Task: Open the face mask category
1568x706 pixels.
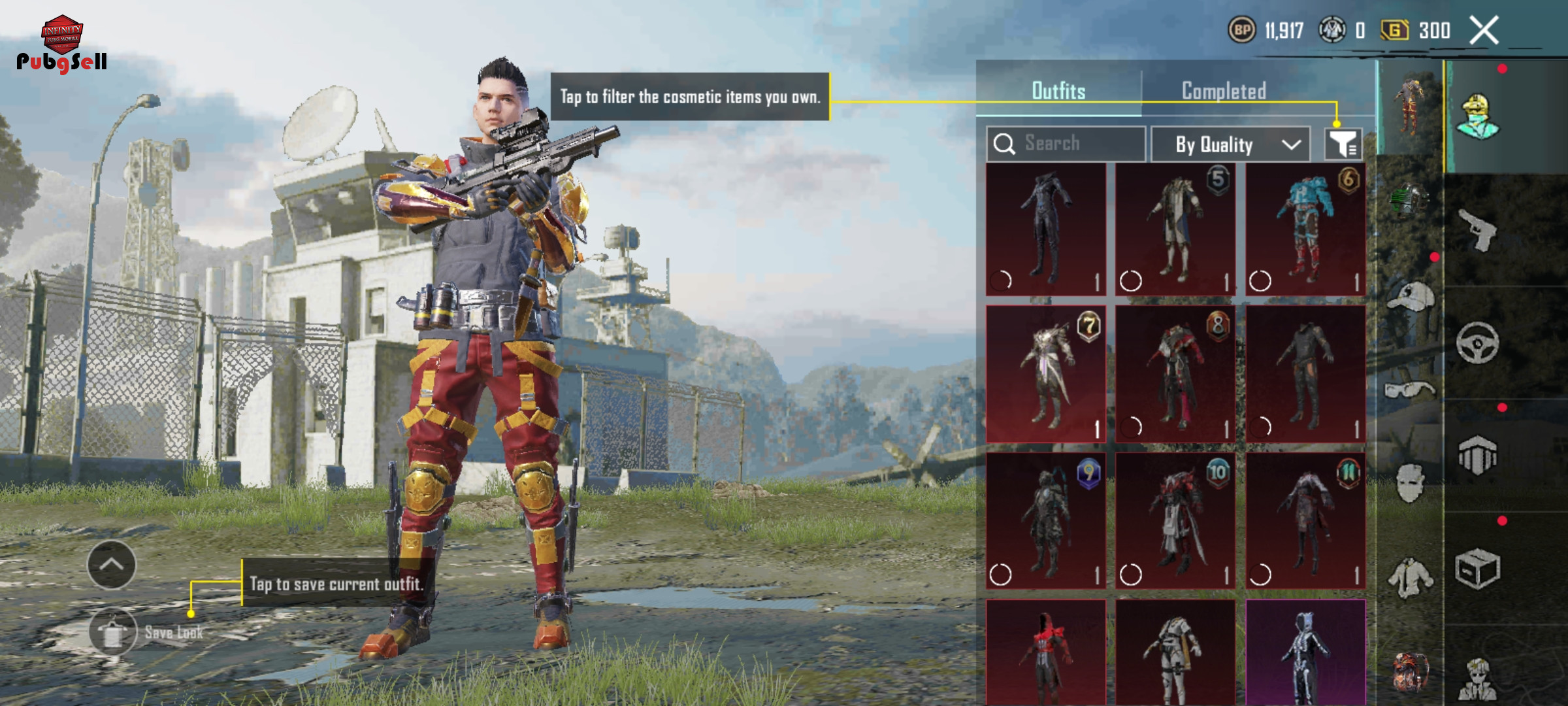Action: [1410, 484]
